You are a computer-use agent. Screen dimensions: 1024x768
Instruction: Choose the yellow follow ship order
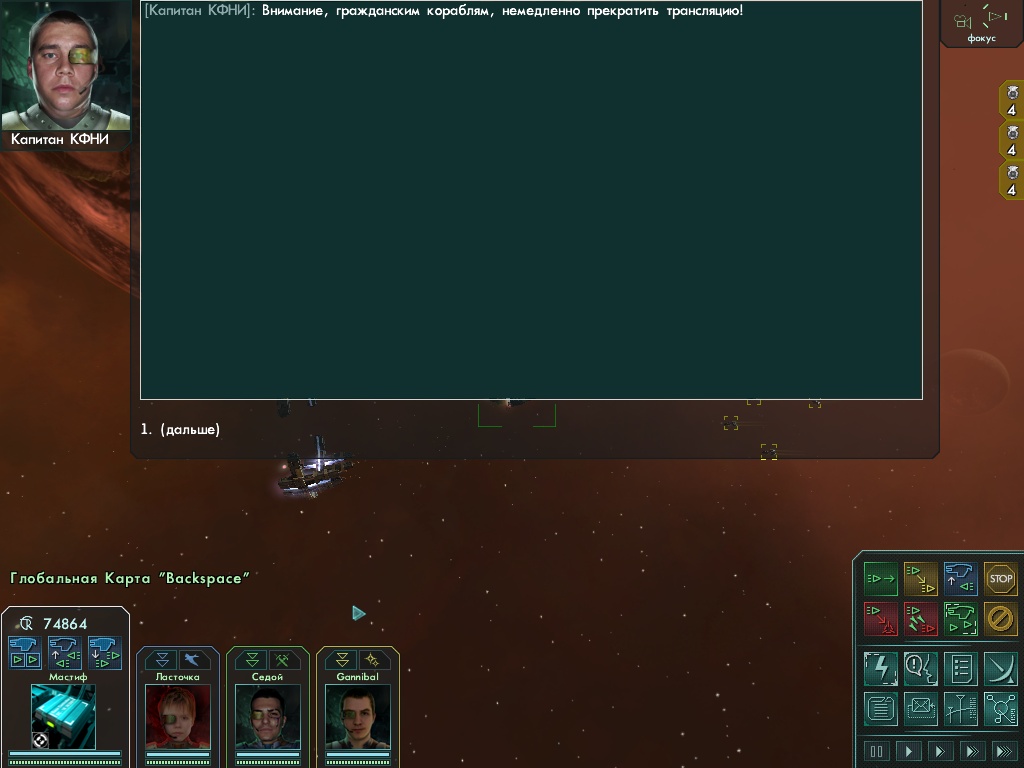921,579
